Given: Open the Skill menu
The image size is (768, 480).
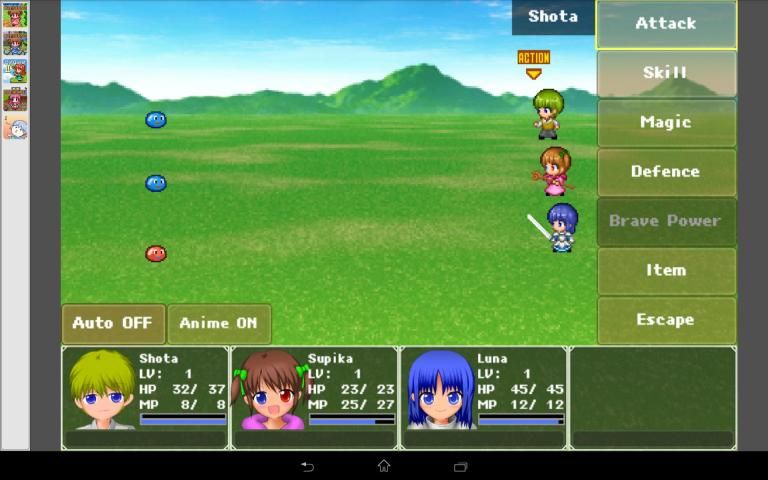Looking at the screenshot, I should click(666, 73).
